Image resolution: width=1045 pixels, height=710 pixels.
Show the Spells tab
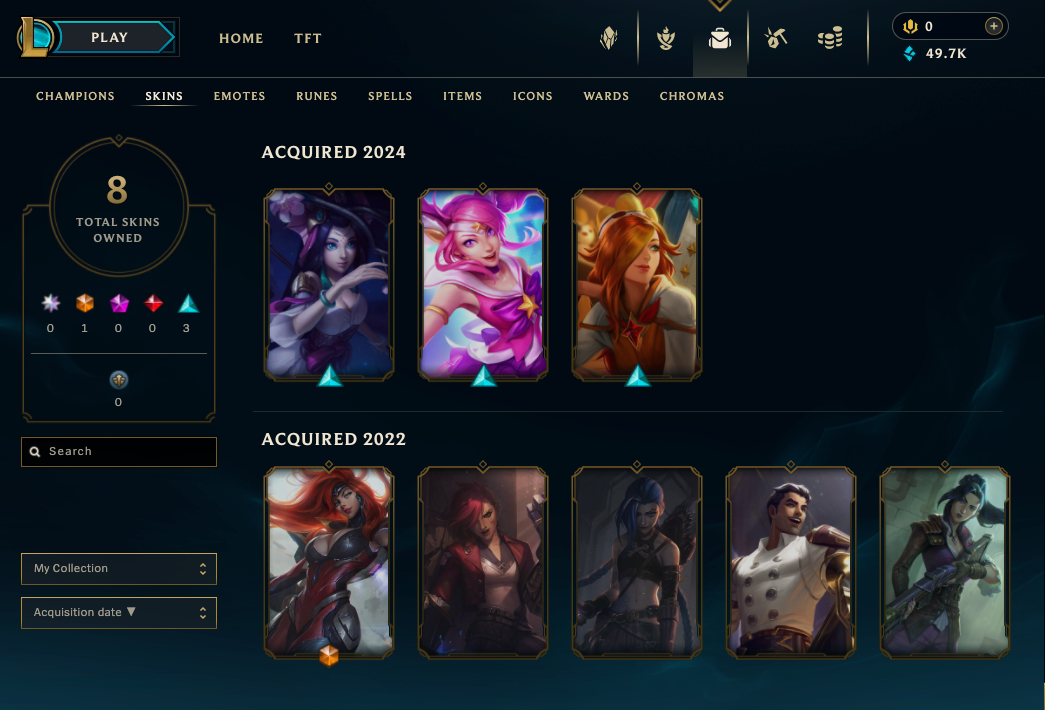[x=390, y=96]
